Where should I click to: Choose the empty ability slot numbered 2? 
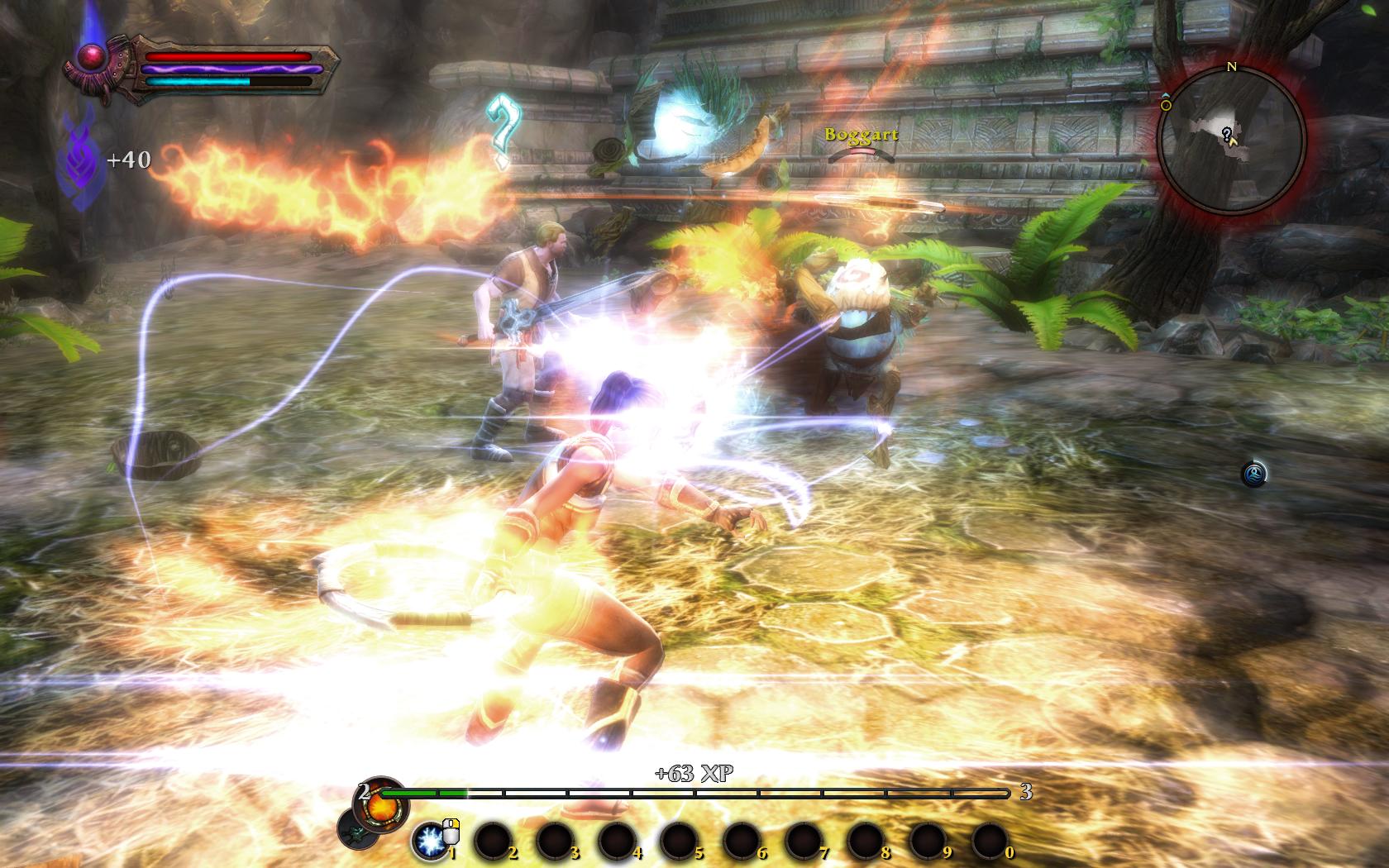tap(493, 841)
